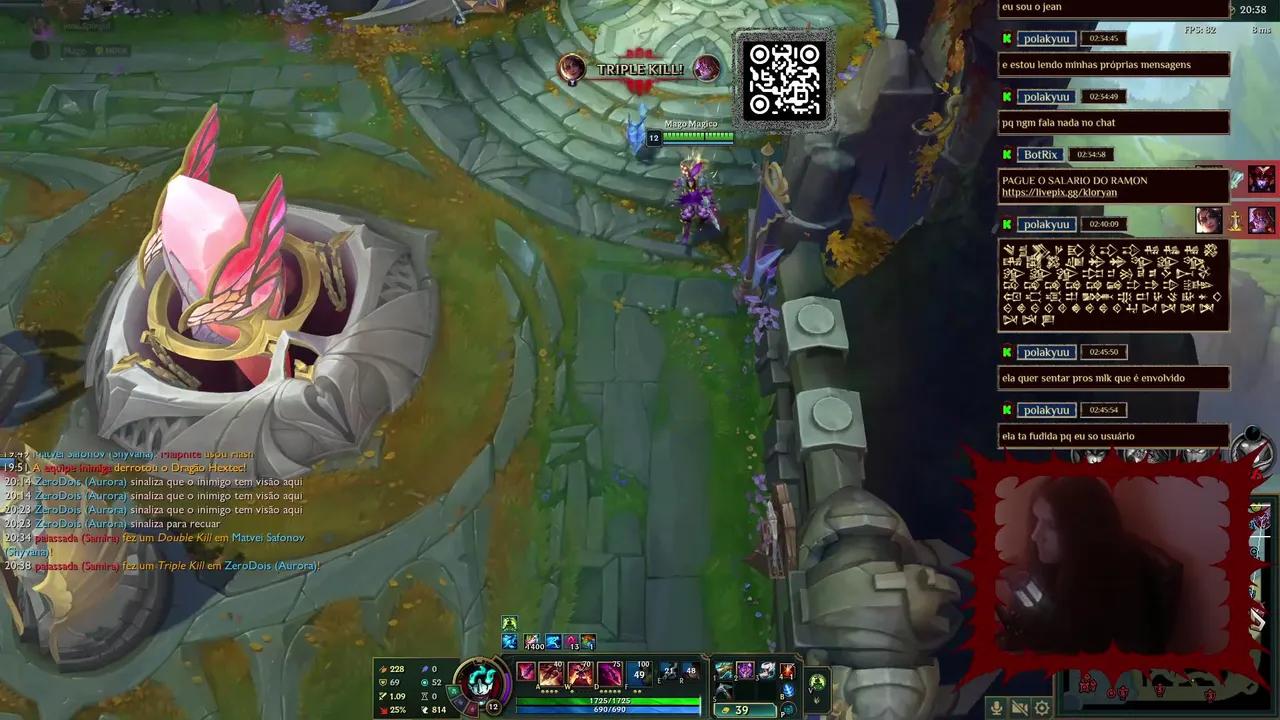
Task: Click the QR code at the top
Action: [x=785, y=80]
